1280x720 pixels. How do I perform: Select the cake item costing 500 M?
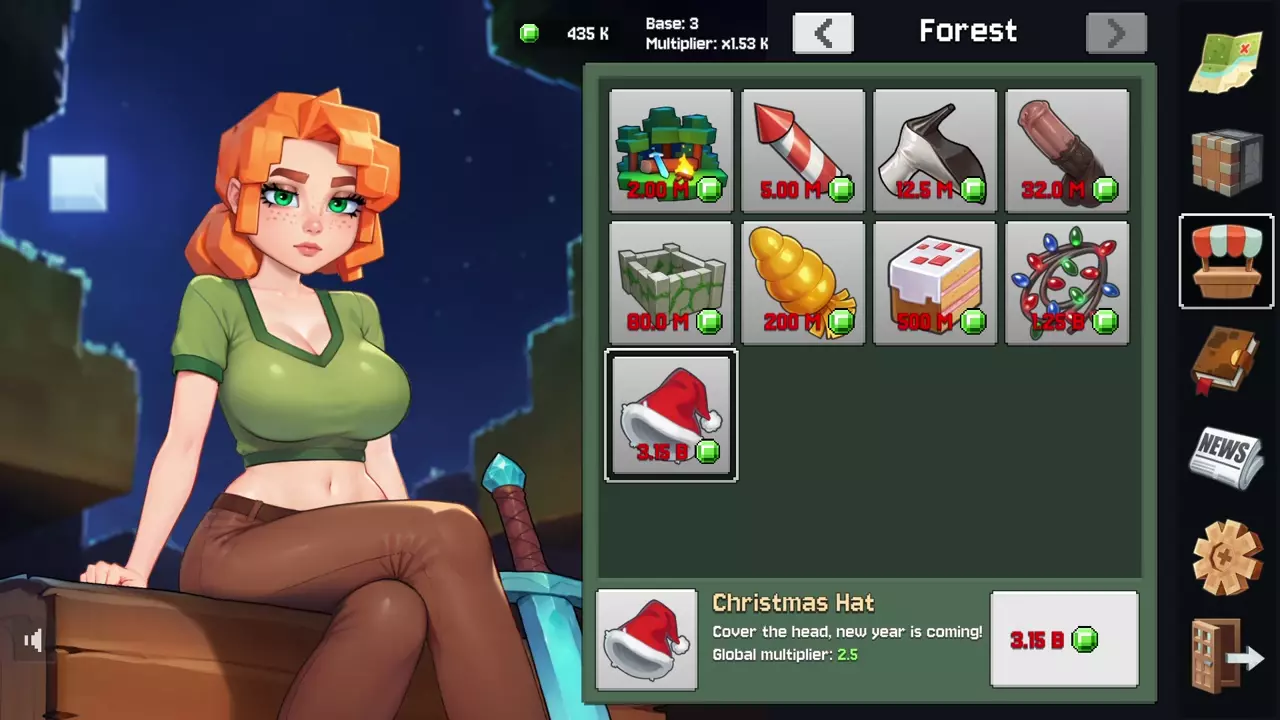point(935,283)
